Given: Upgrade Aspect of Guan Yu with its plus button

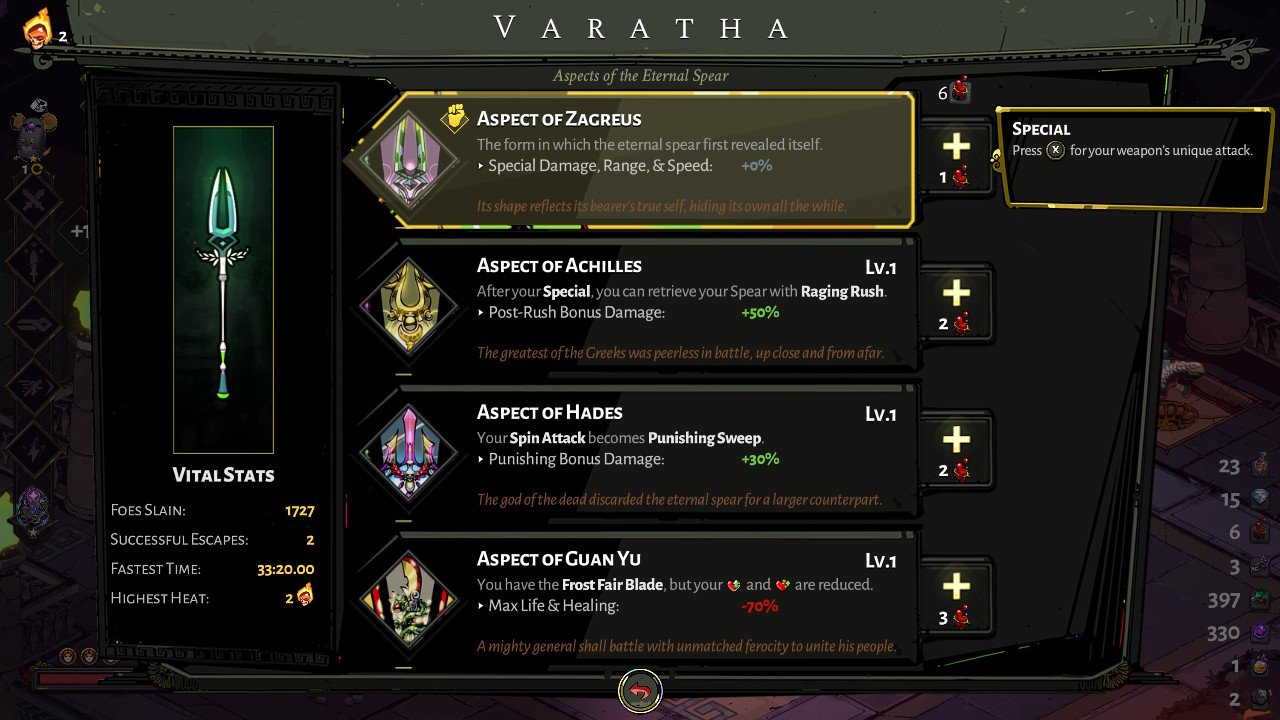Looking at the screenshot, I should click(955, 590).
